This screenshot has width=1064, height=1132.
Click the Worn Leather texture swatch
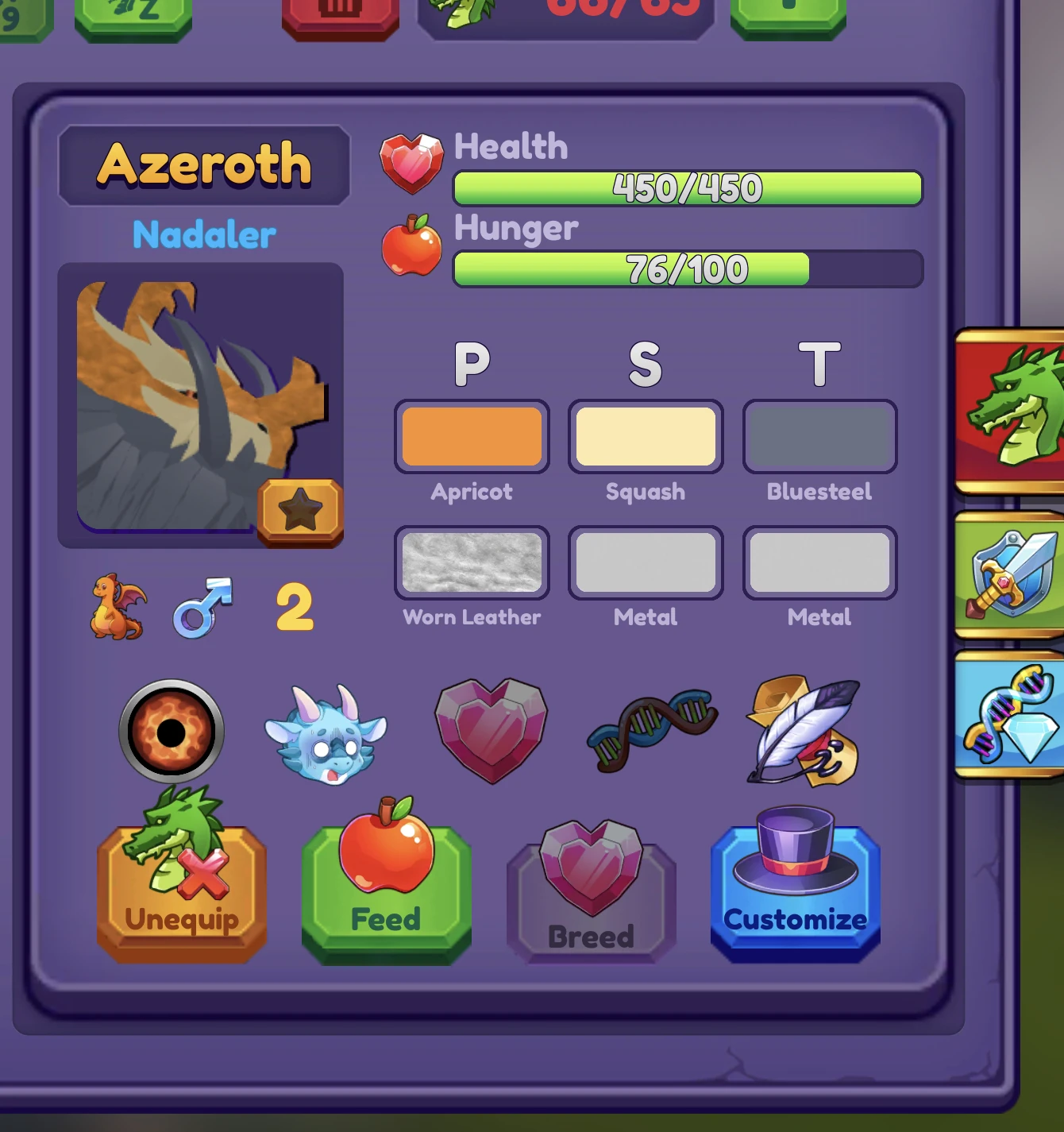(472, 562)
